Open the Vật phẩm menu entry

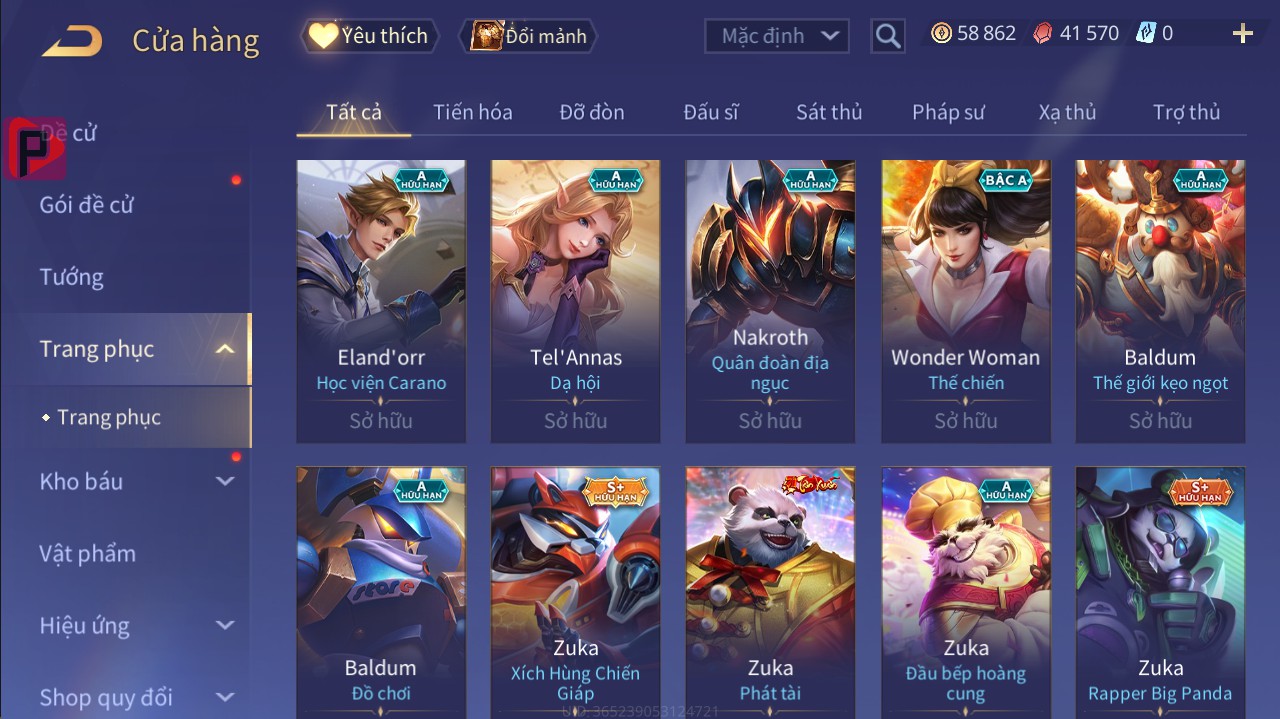coord(88,553)
